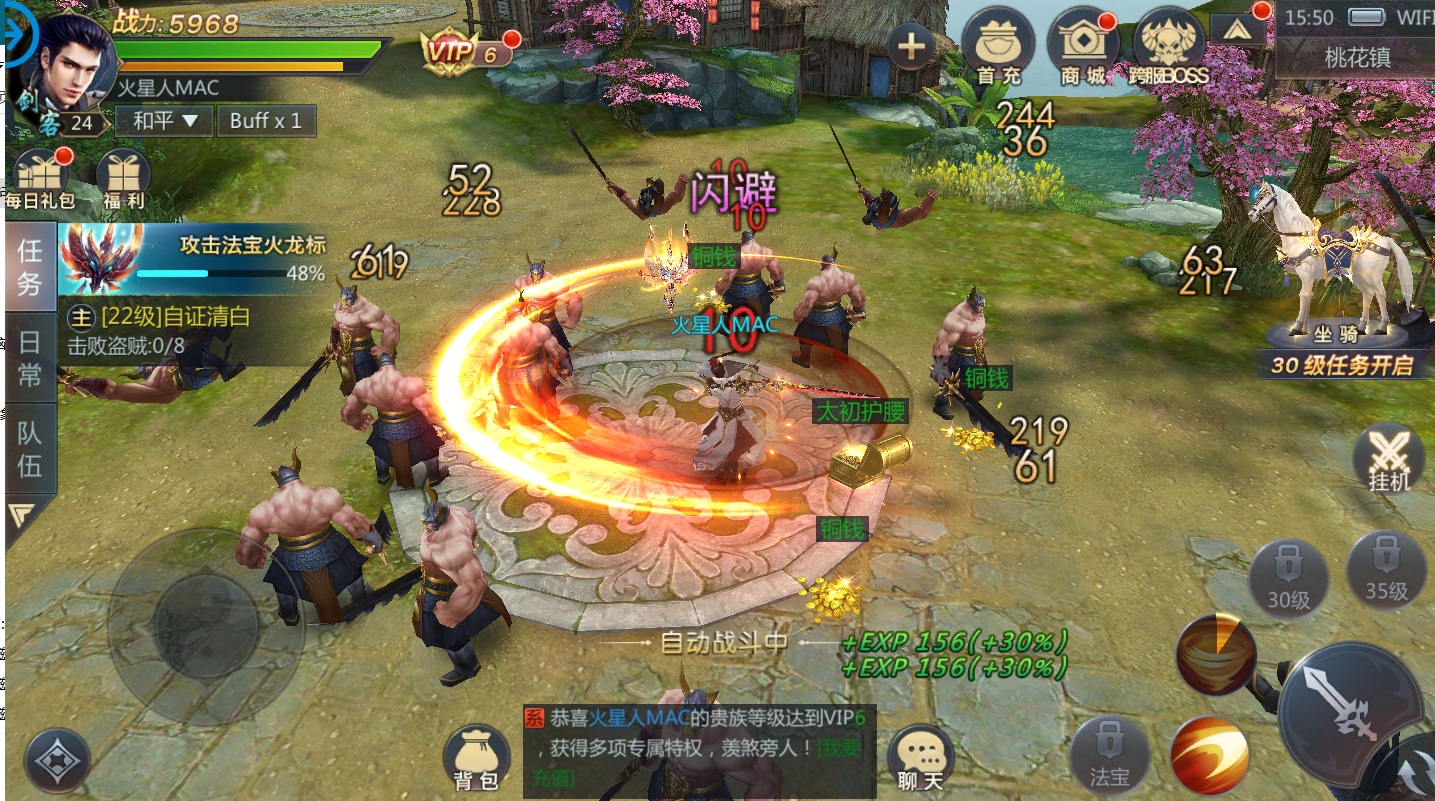The height and width of the screenshot is (801, 1435).
Task: Open the 背包 backpack
Action: click(476, 759)
